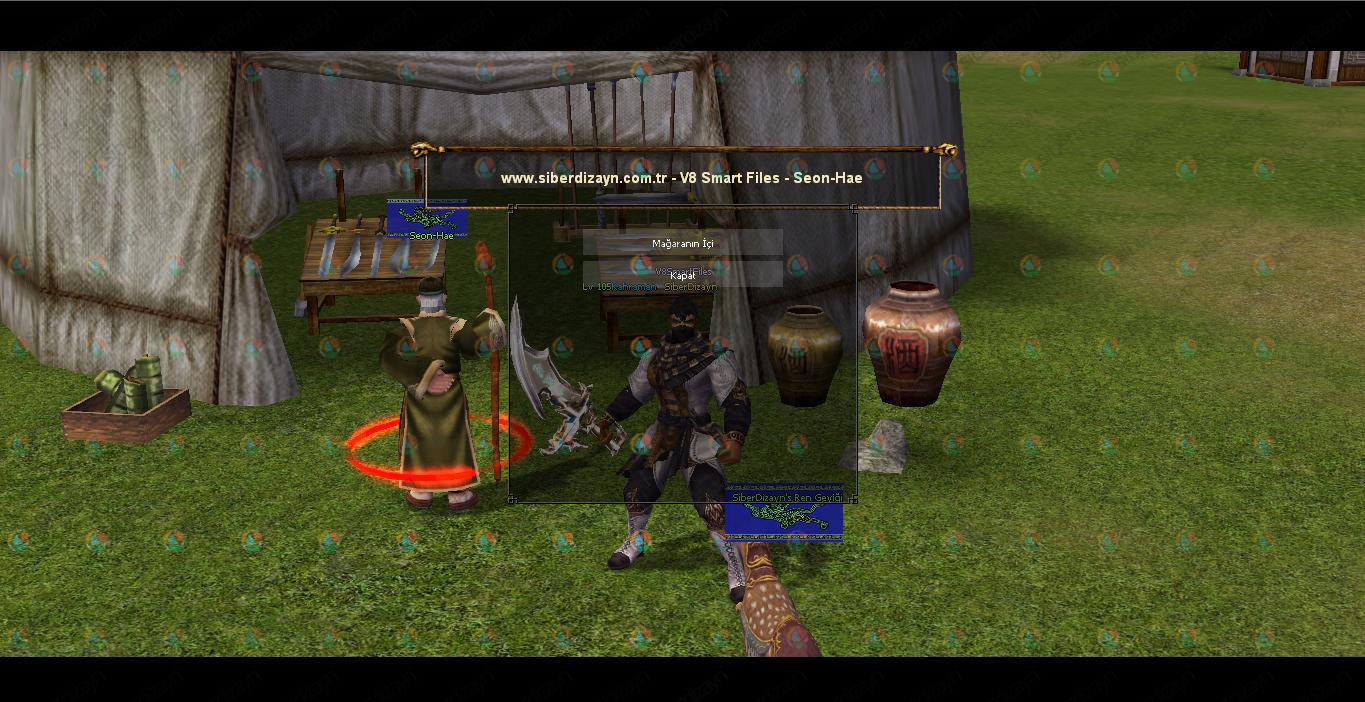Close the dialog with Kapat
The width and height of the screenshot is (1365, 702).
pyautogui.click(x=683, y=275)
